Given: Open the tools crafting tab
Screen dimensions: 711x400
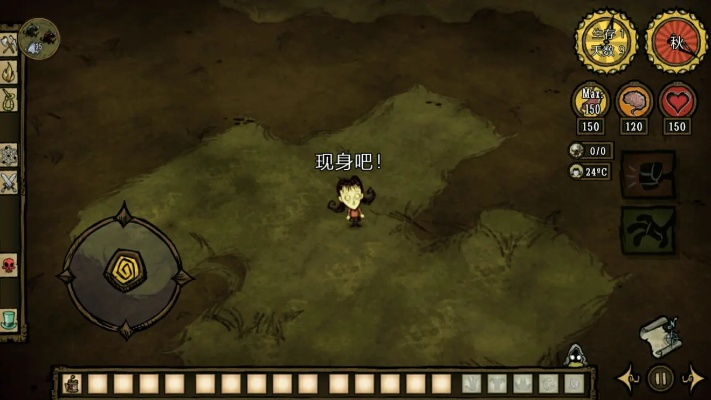Looking at the screenshot, I should click(9, 45).
